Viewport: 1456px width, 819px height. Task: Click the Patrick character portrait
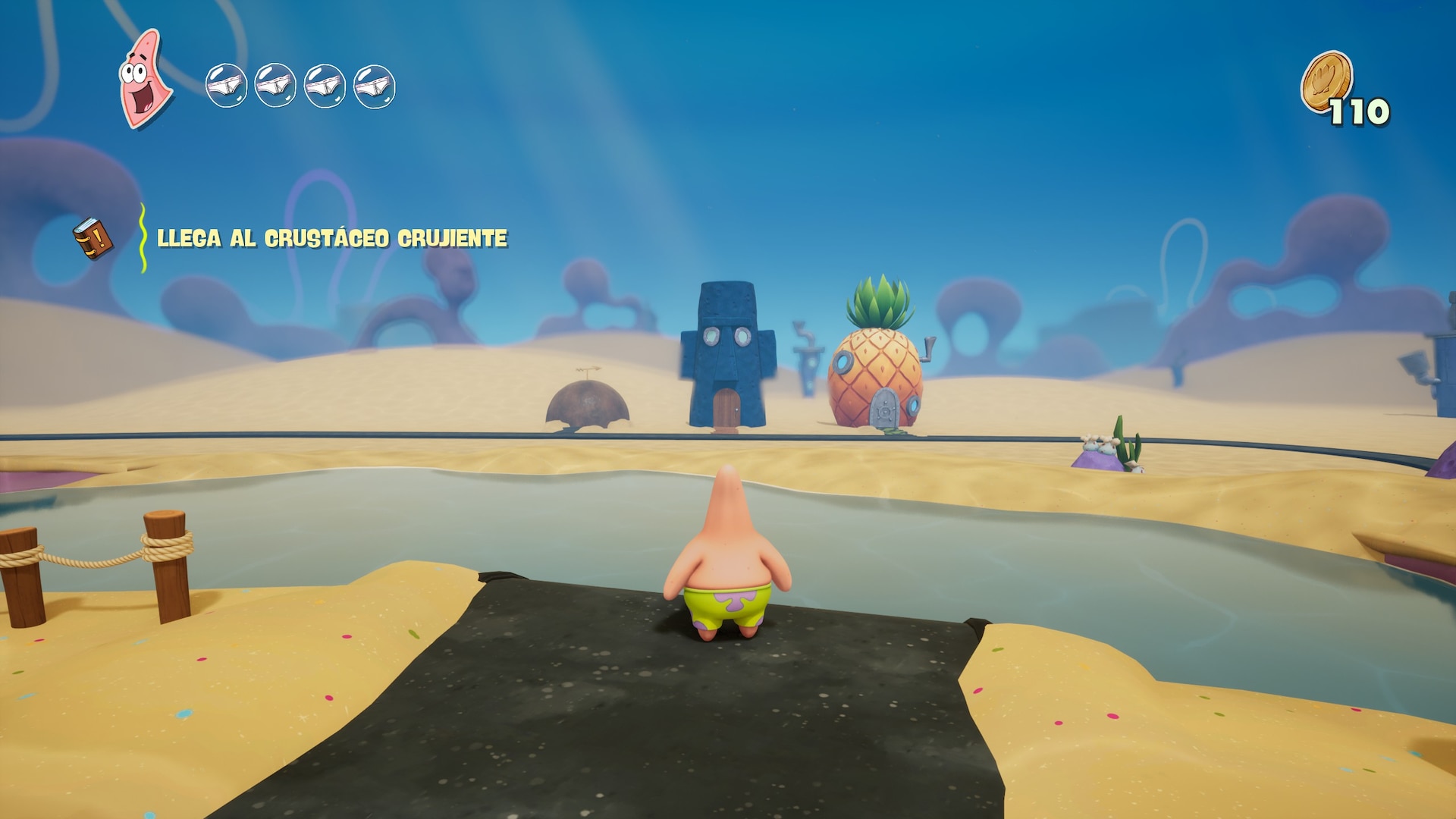click(144, 78)
